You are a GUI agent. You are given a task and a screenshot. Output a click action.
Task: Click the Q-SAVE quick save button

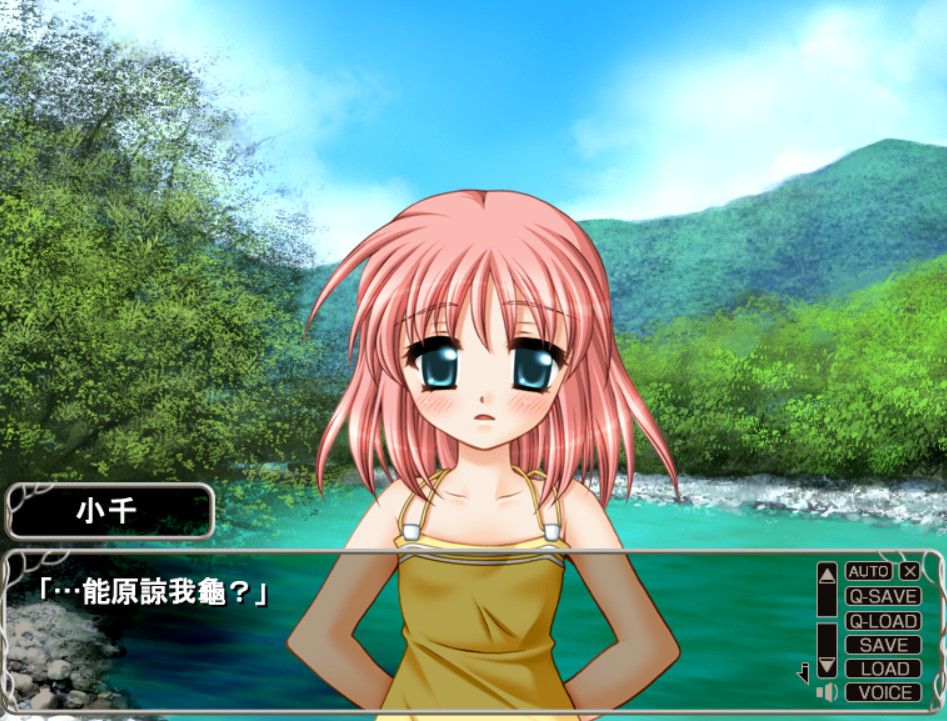[882, 596]
